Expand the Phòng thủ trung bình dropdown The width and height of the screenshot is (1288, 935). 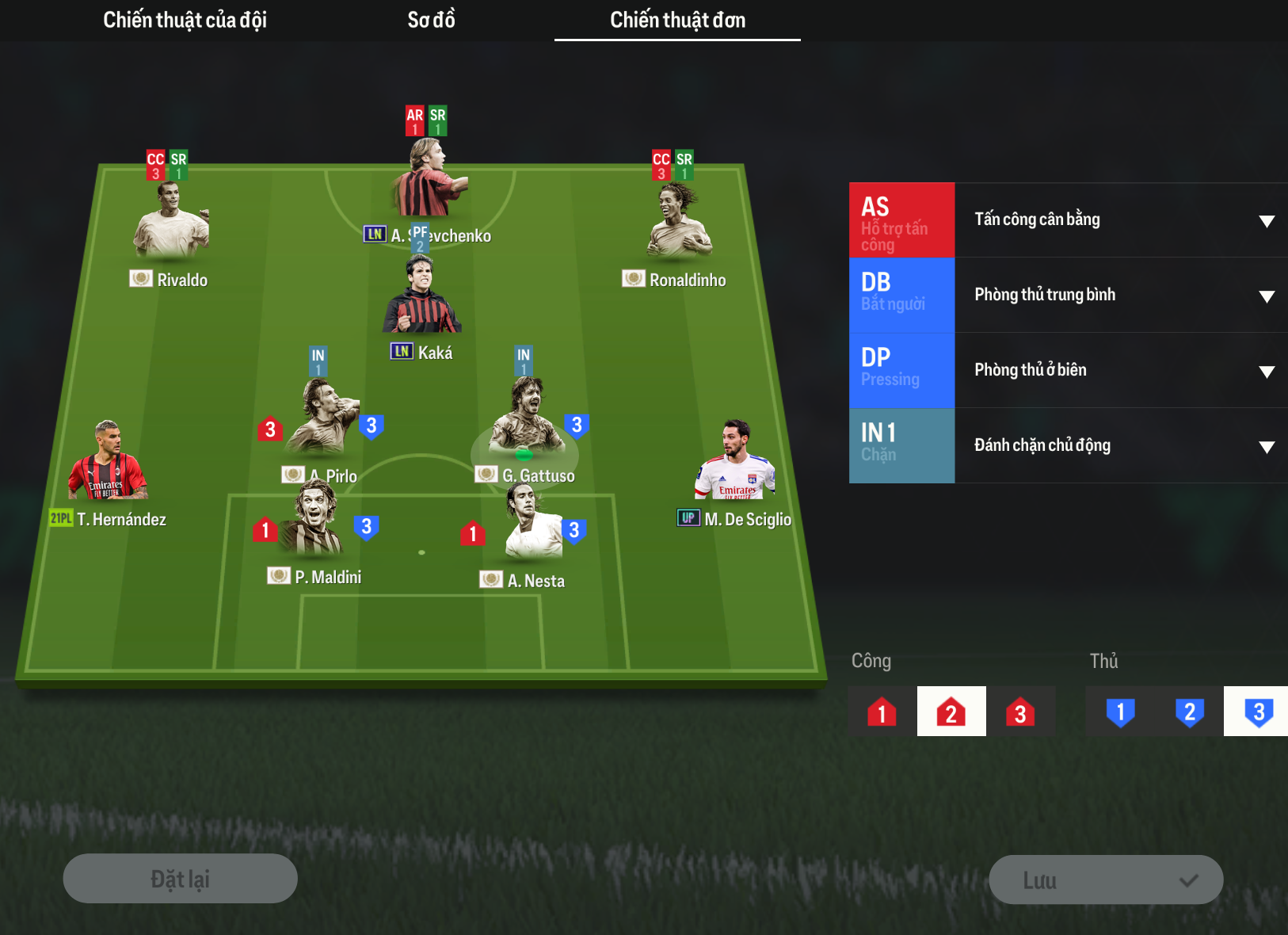coord(1121,296)
